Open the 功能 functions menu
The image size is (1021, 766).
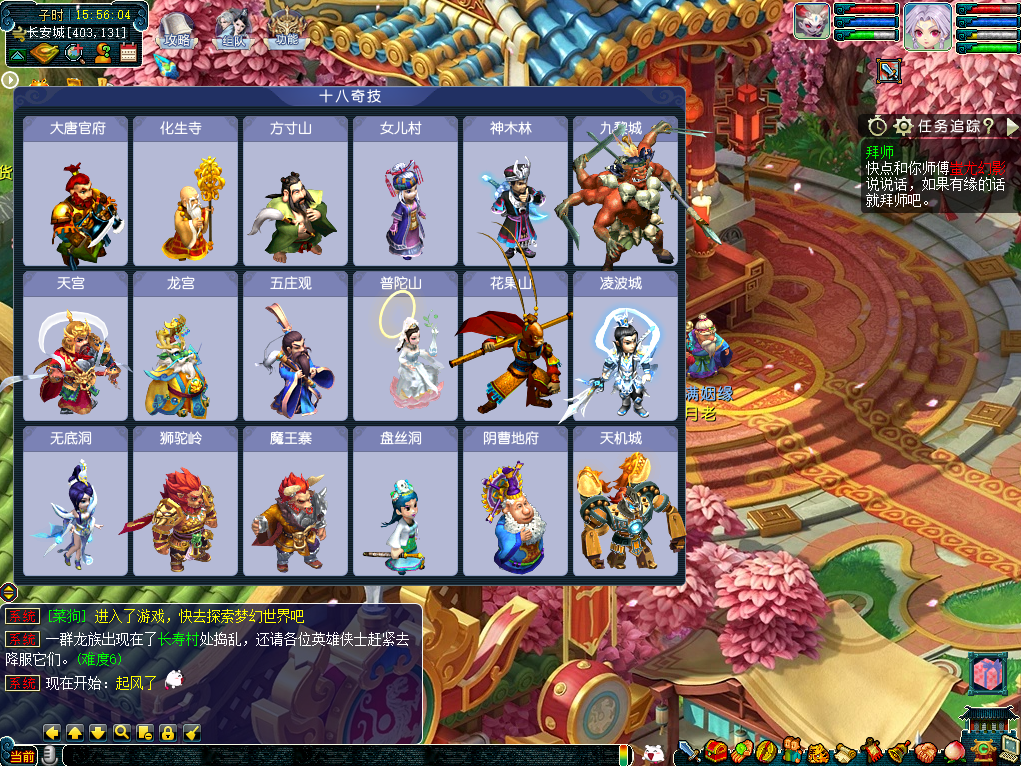coord(287,30)
